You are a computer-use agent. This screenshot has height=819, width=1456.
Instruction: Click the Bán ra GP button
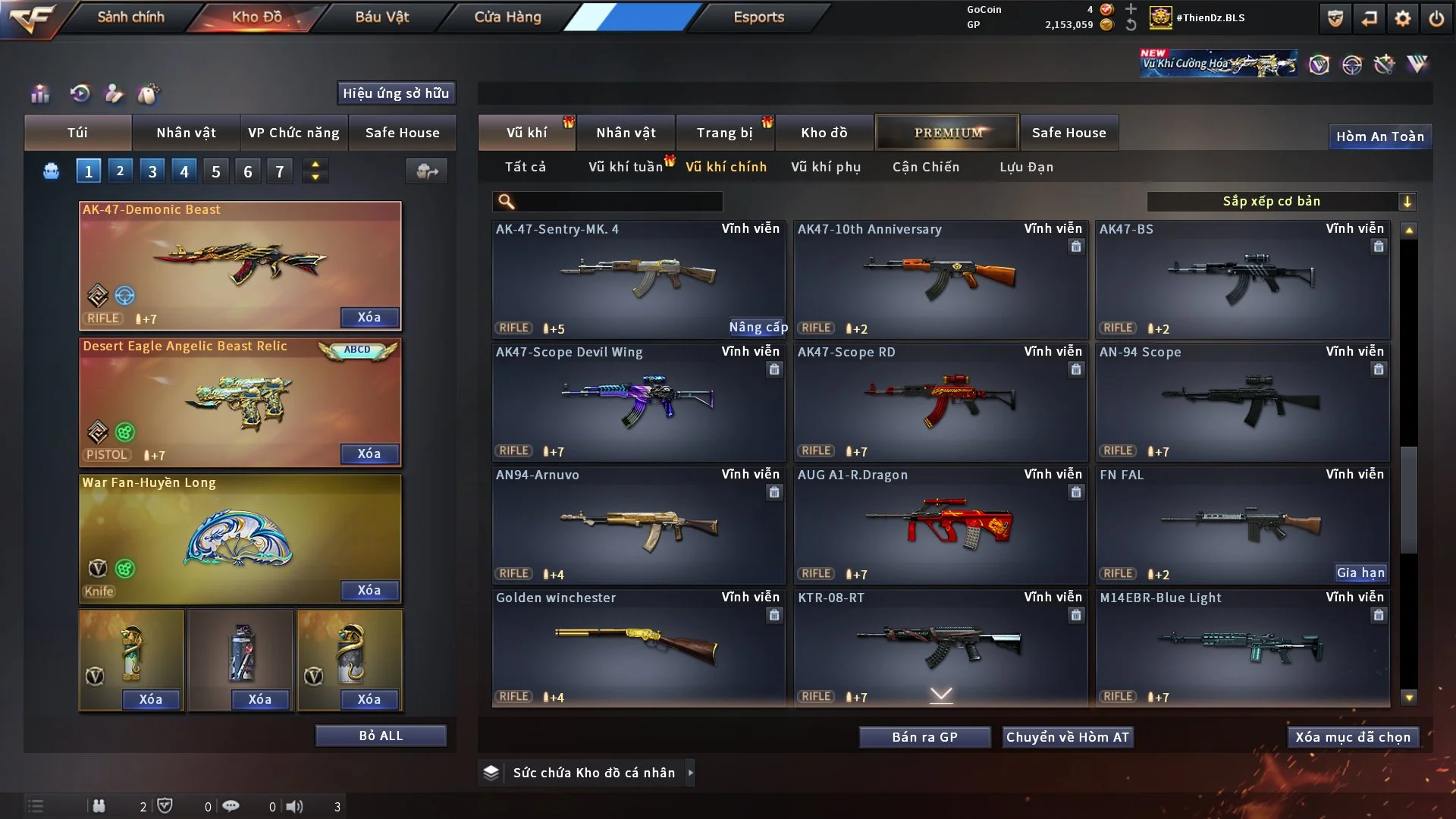pos(924,737)
